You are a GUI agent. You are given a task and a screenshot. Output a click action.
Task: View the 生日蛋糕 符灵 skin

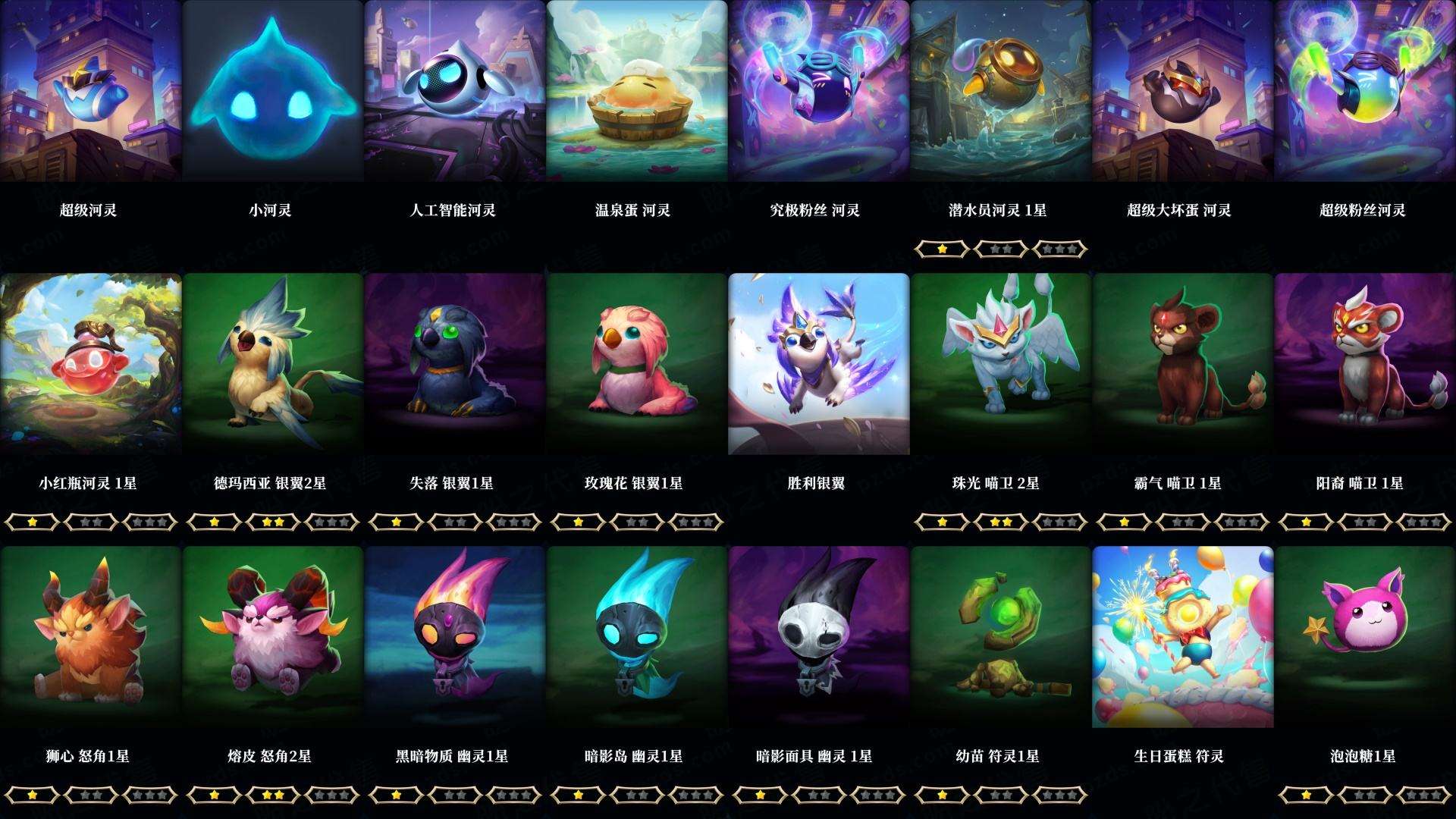click(x=1183, y=637)
